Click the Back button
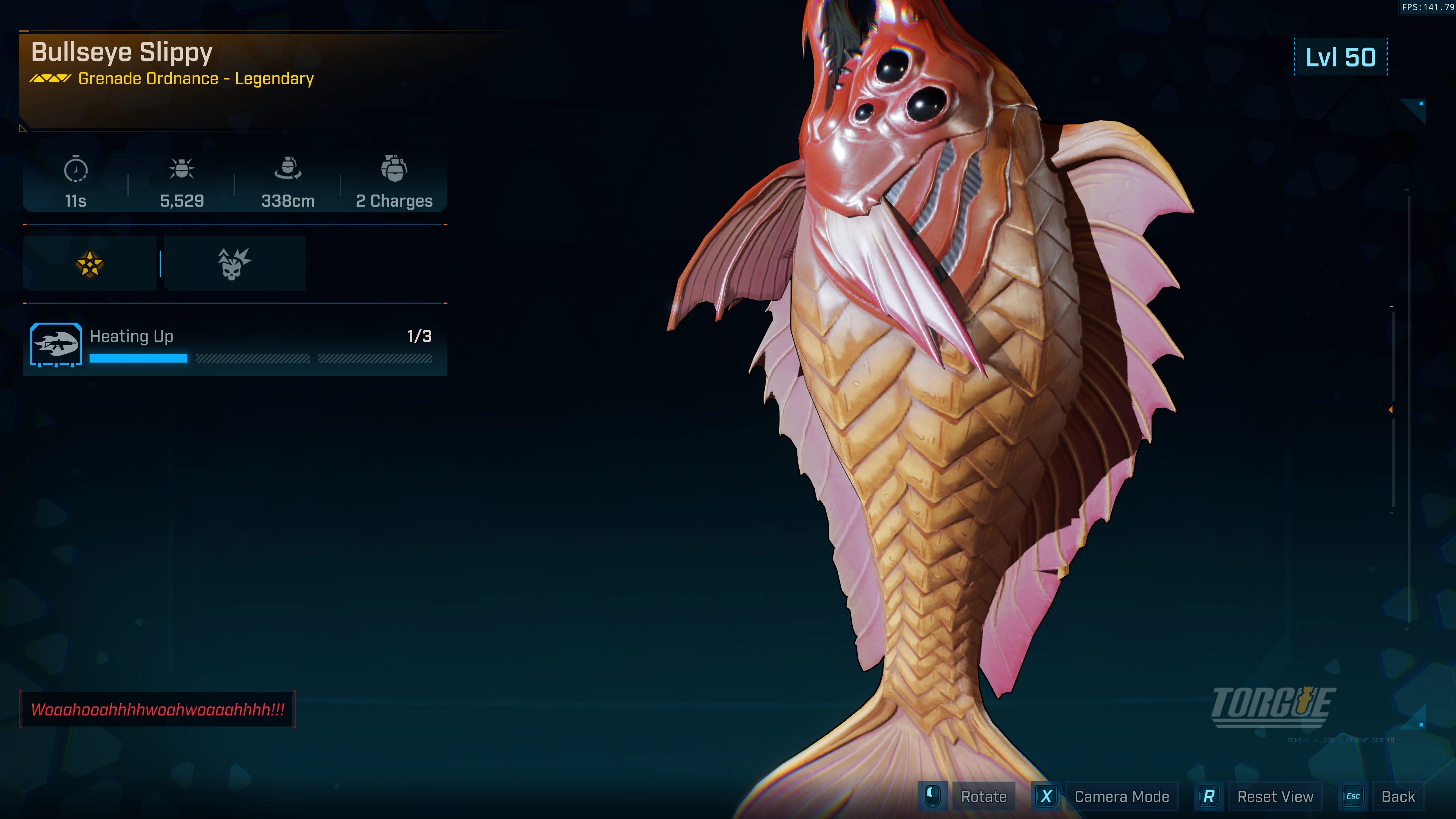Viewport: 1456px width, 819px height. 1397,796
